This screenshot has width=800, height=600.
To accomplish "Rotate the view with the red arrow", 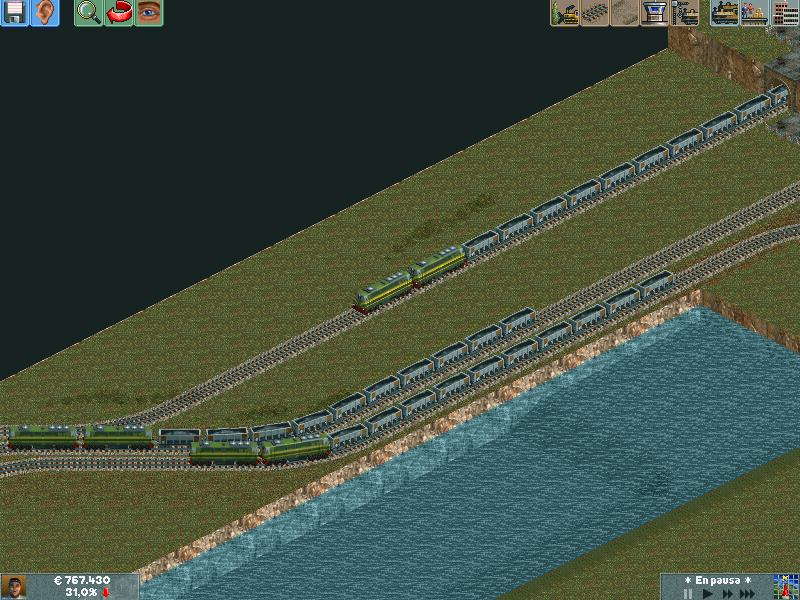I will [x=119, y=13].
